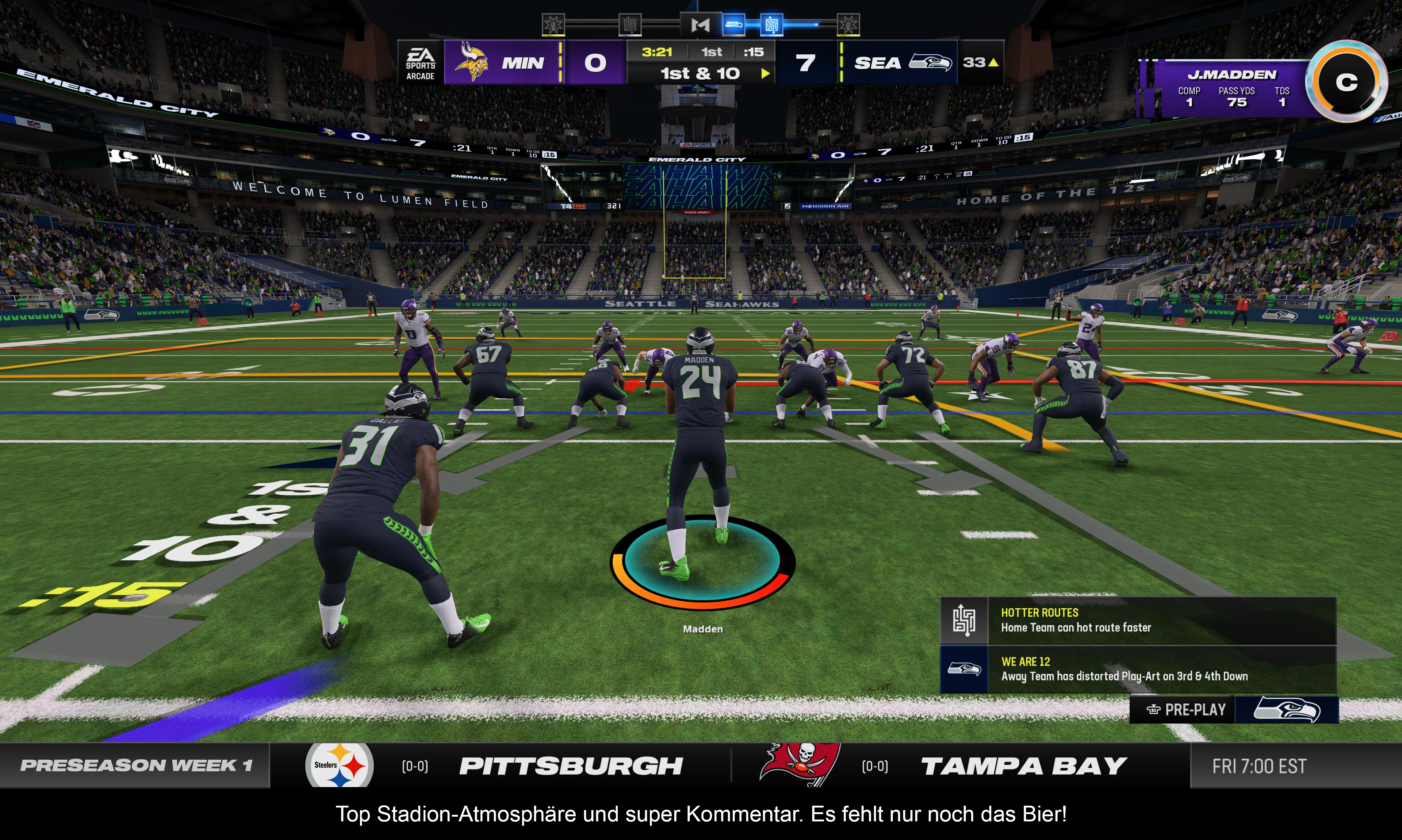Click the glowing blue hot route momentum icon
Viewport: 1402px width, 840px height.
click(x=771, y=24)
